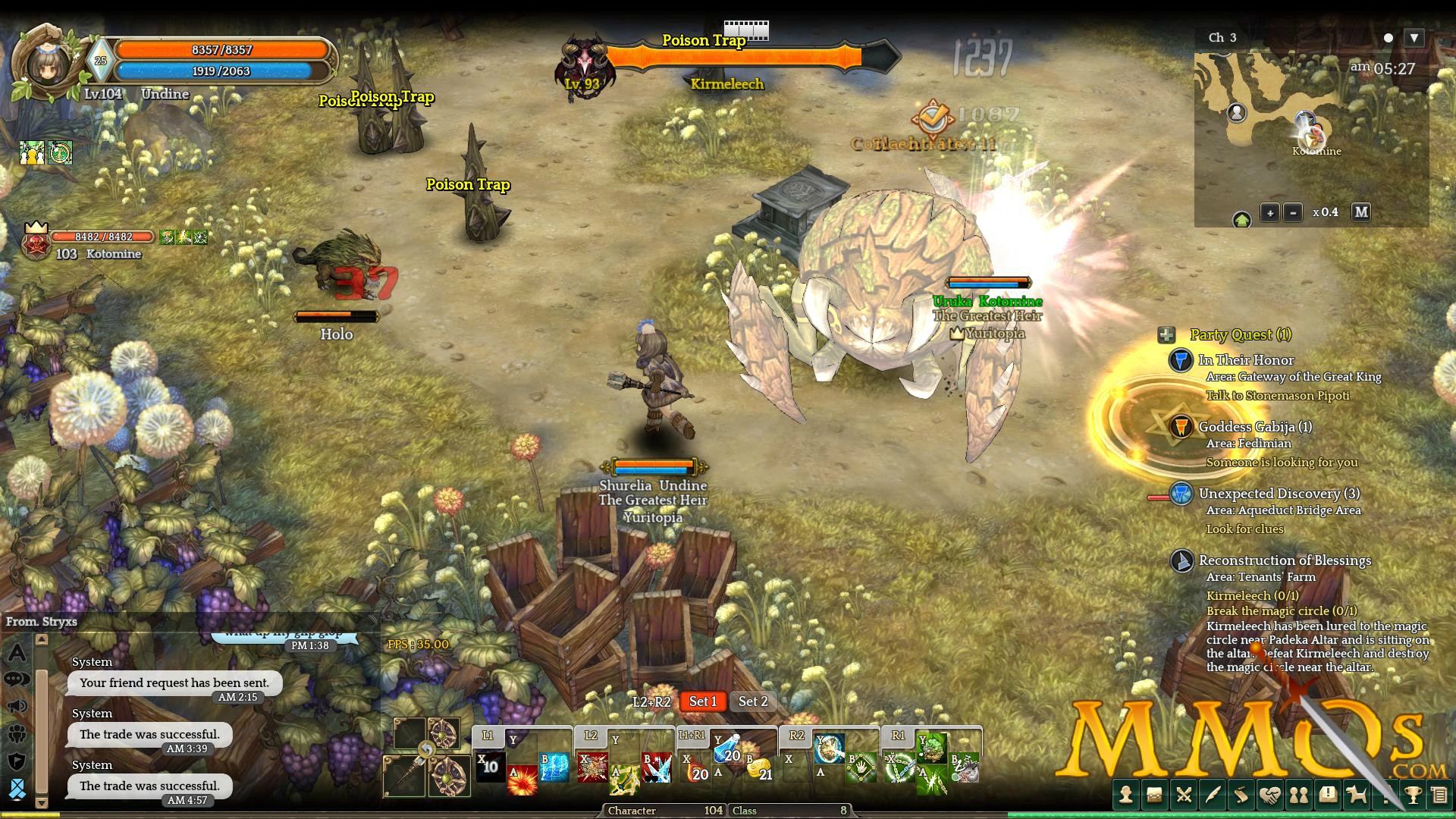Activate the fiery explosion skill icon
Screen dimensions: 1456x819
coord(522,781)
